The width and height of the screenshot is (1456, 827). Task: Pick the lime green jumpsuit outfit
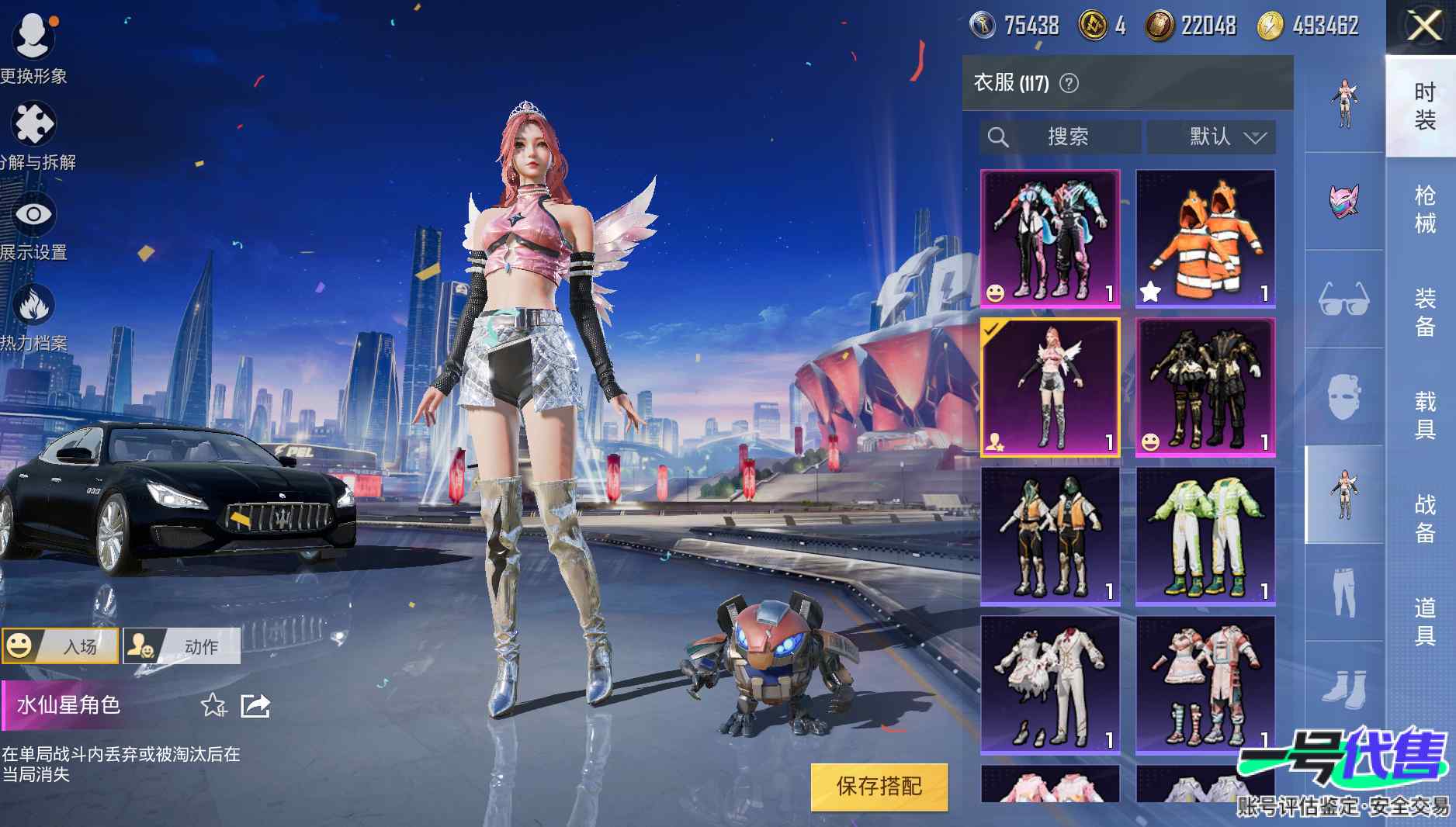(x=1205, y=535)
